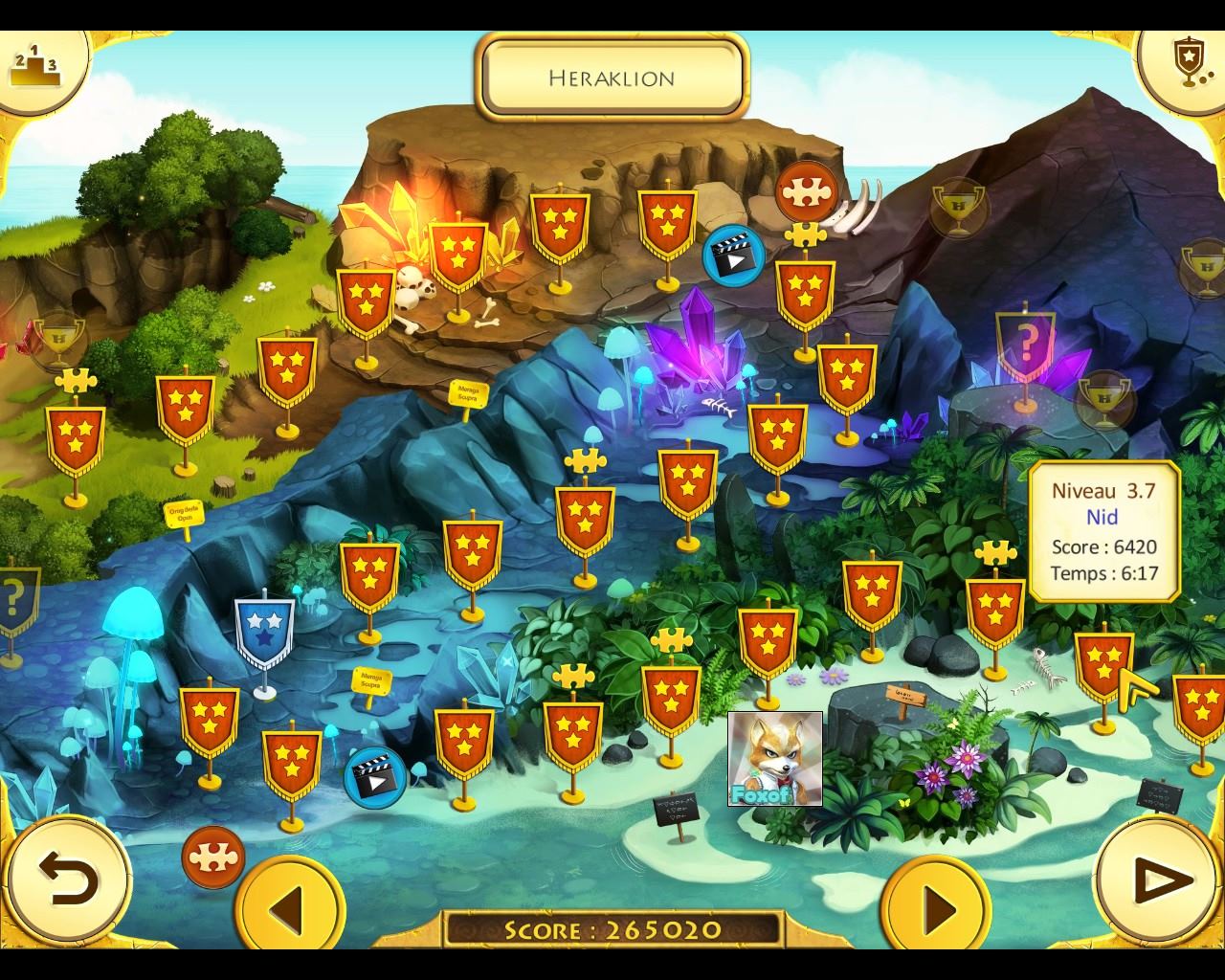This screenshot has width=1225, height=980.
Task: Play the clapperboard video beside the glowing mushrooms
Action: 374,775
